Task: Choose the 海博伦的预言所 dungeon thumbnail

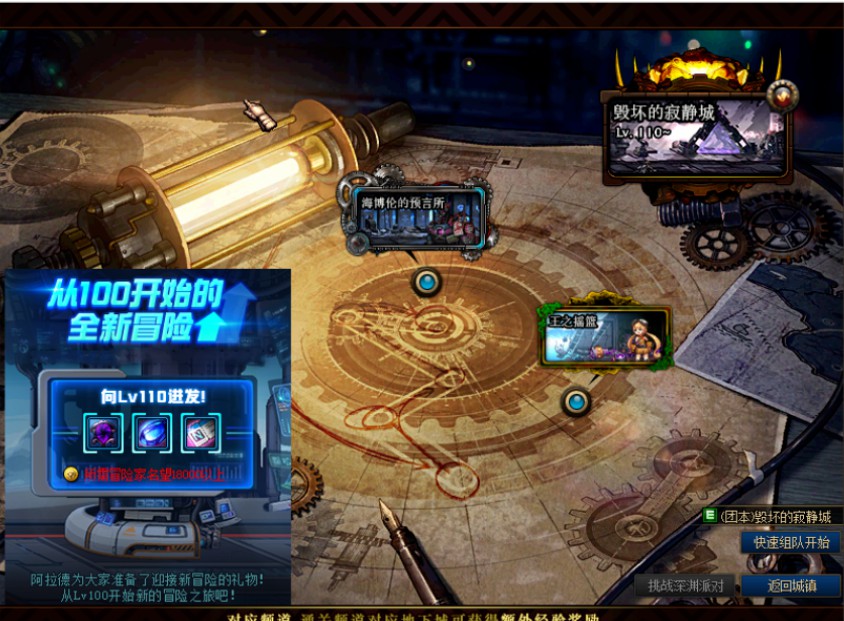Action: coord(417,217)
